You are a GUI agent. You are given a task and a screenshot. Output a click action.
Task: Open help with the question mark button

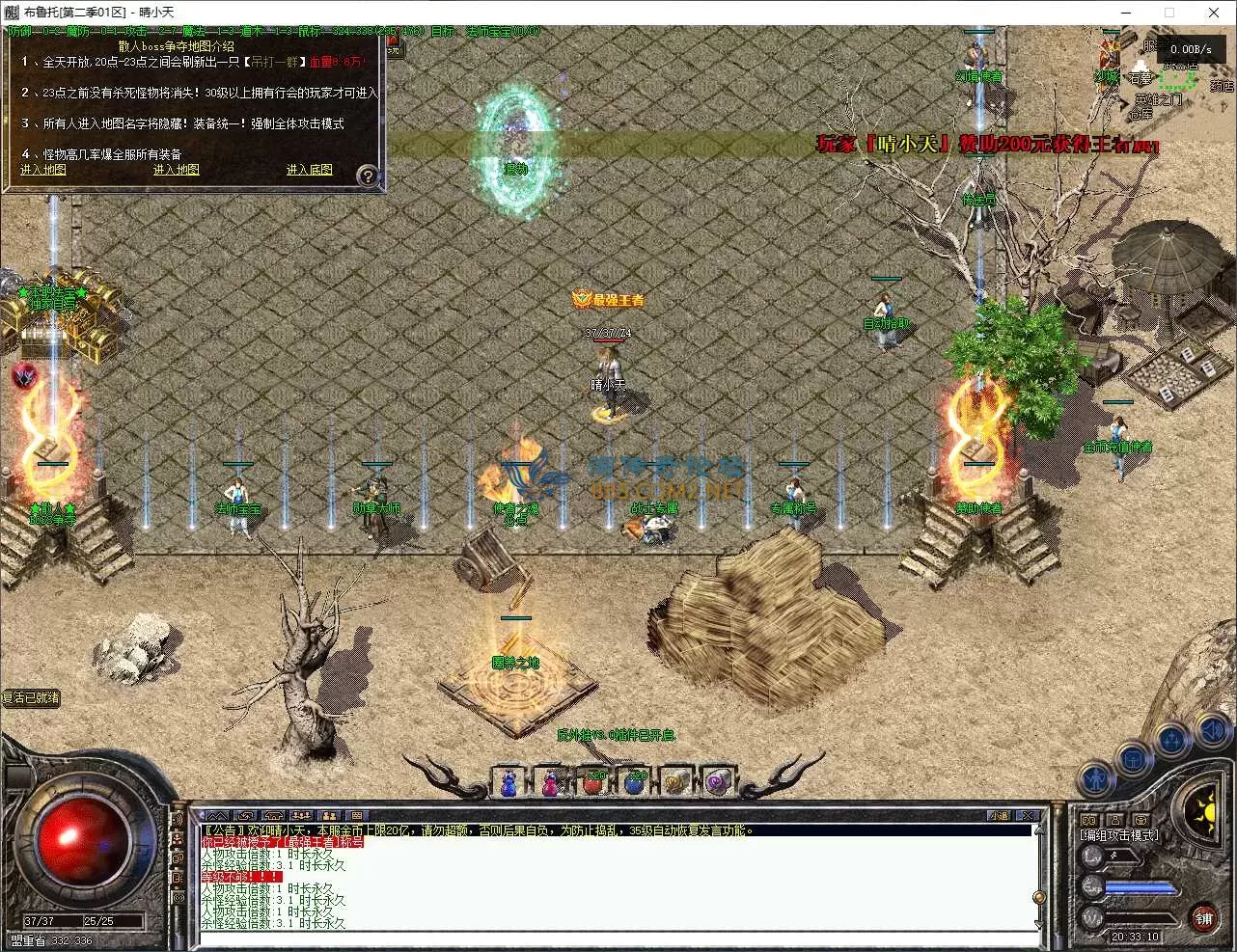(x=367, y=176)
